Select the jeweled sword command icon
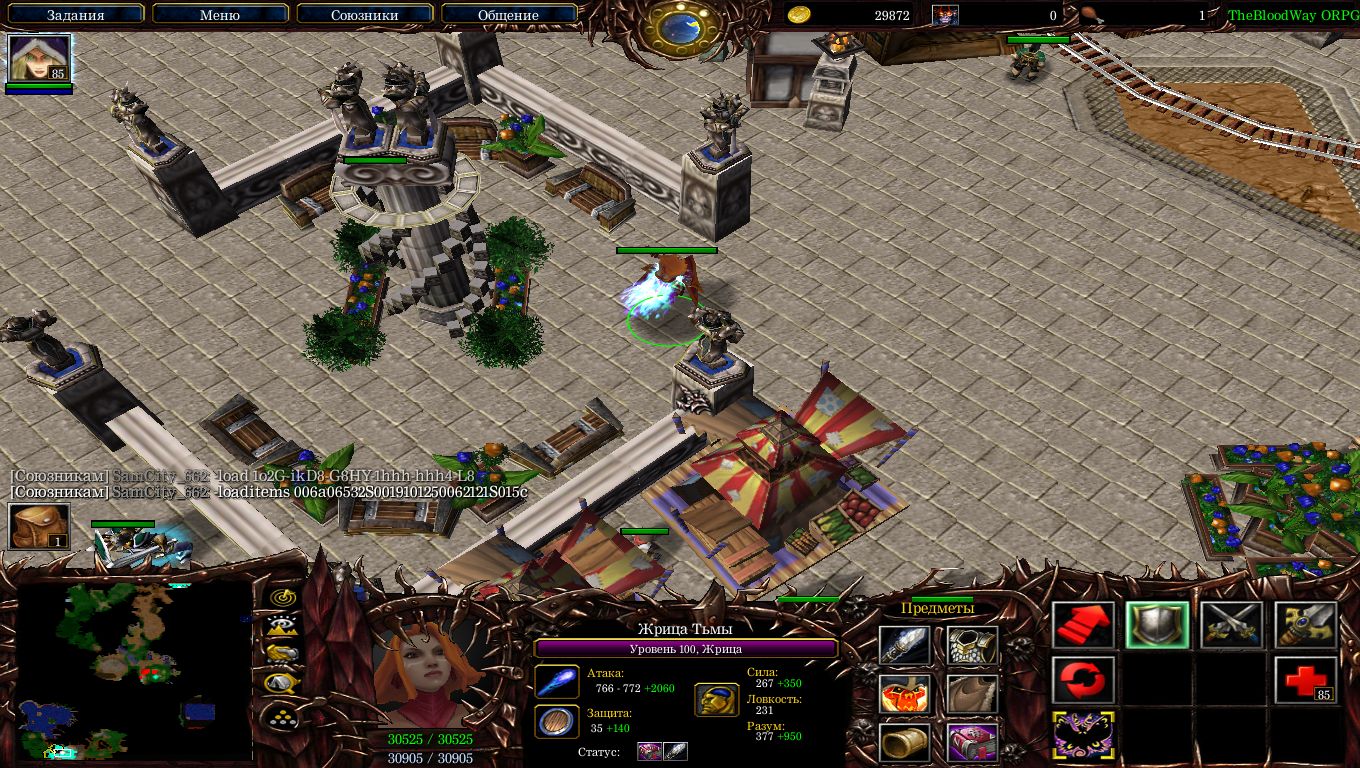Image resolution: width=1360 pixels, height=768 pixels. tap(1305, 626)
